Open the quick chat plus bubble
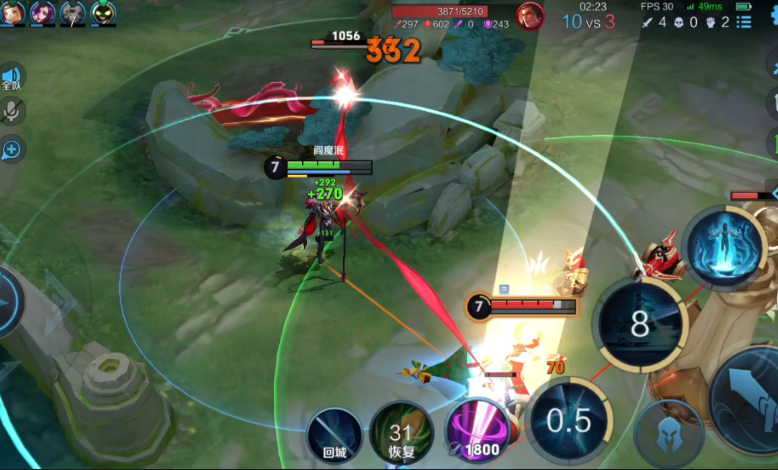 point(12,150)
